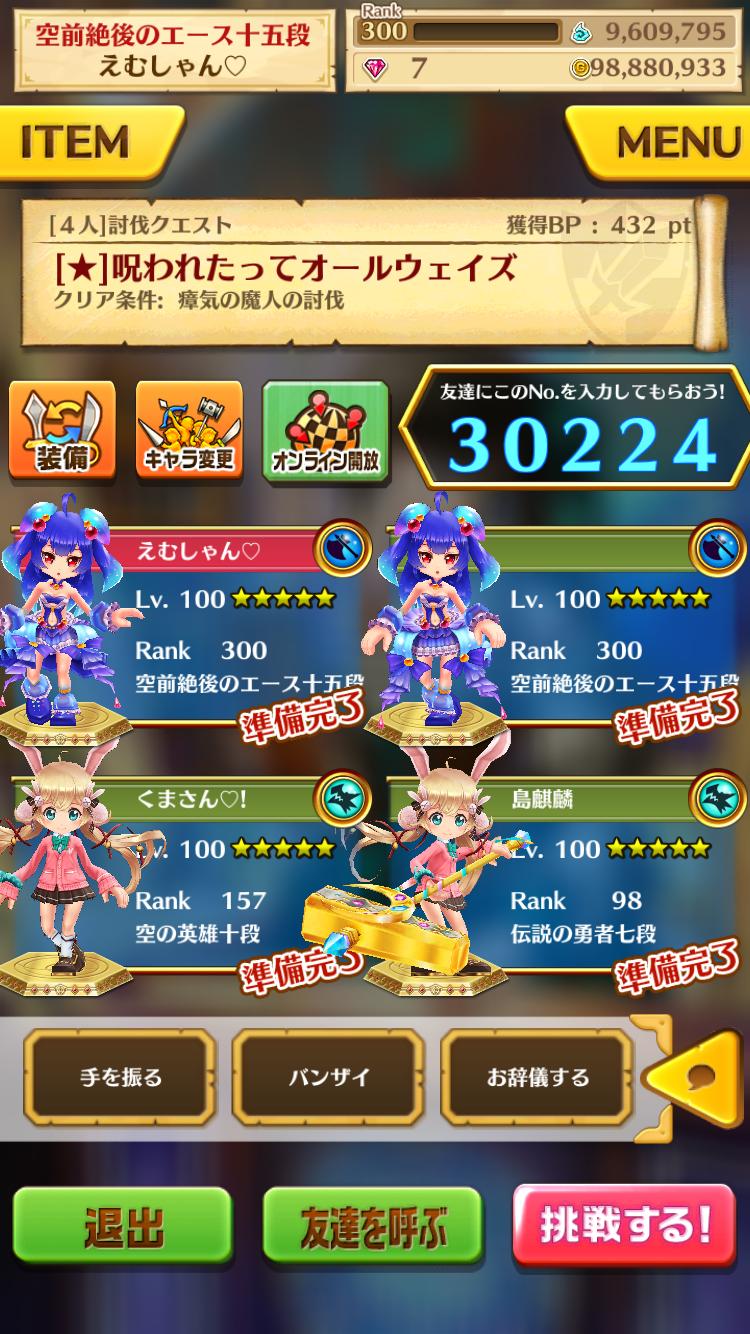Toggle オンライン開放 online open button

(325, 430)
